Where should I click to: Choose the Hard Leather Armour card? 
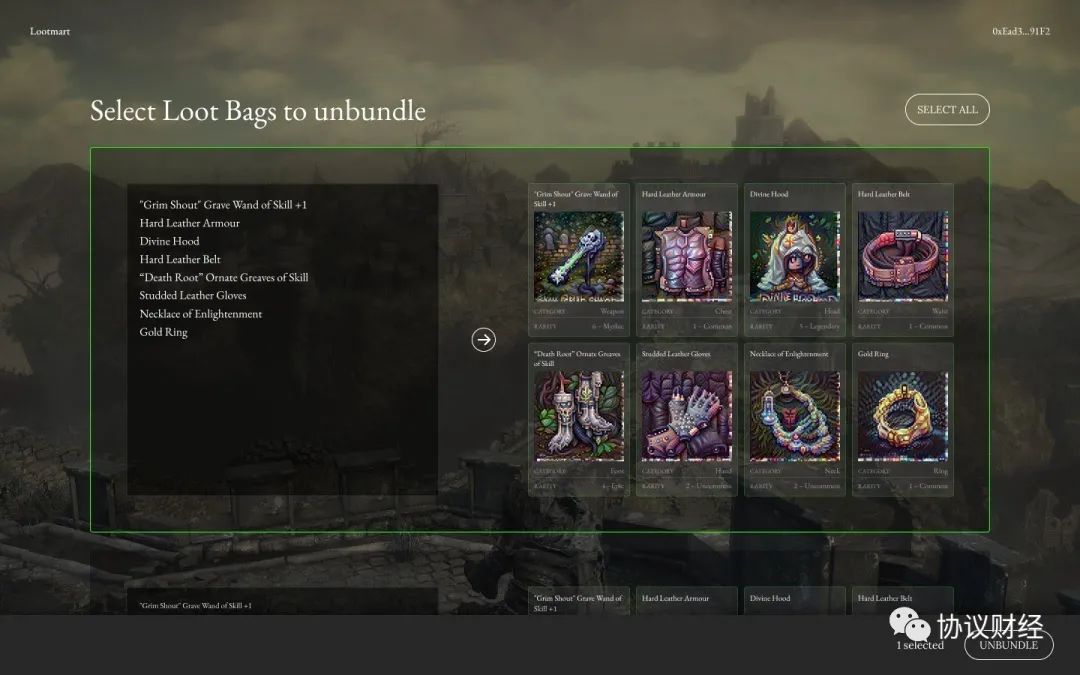point(687,258)
